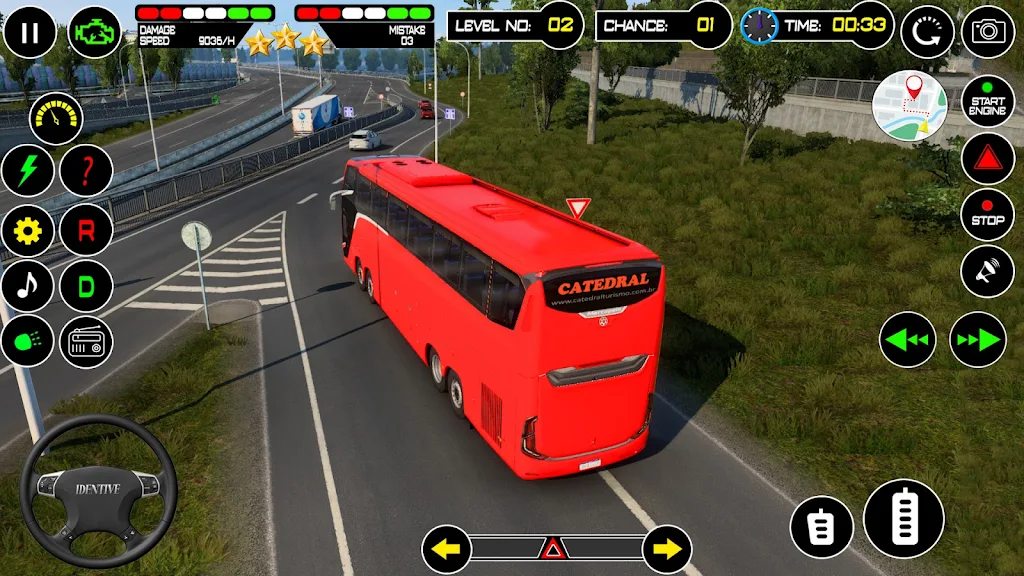Turn on the radio
Image resolution: width=1024 pixels, height=576 pixels.
[86, 343]
